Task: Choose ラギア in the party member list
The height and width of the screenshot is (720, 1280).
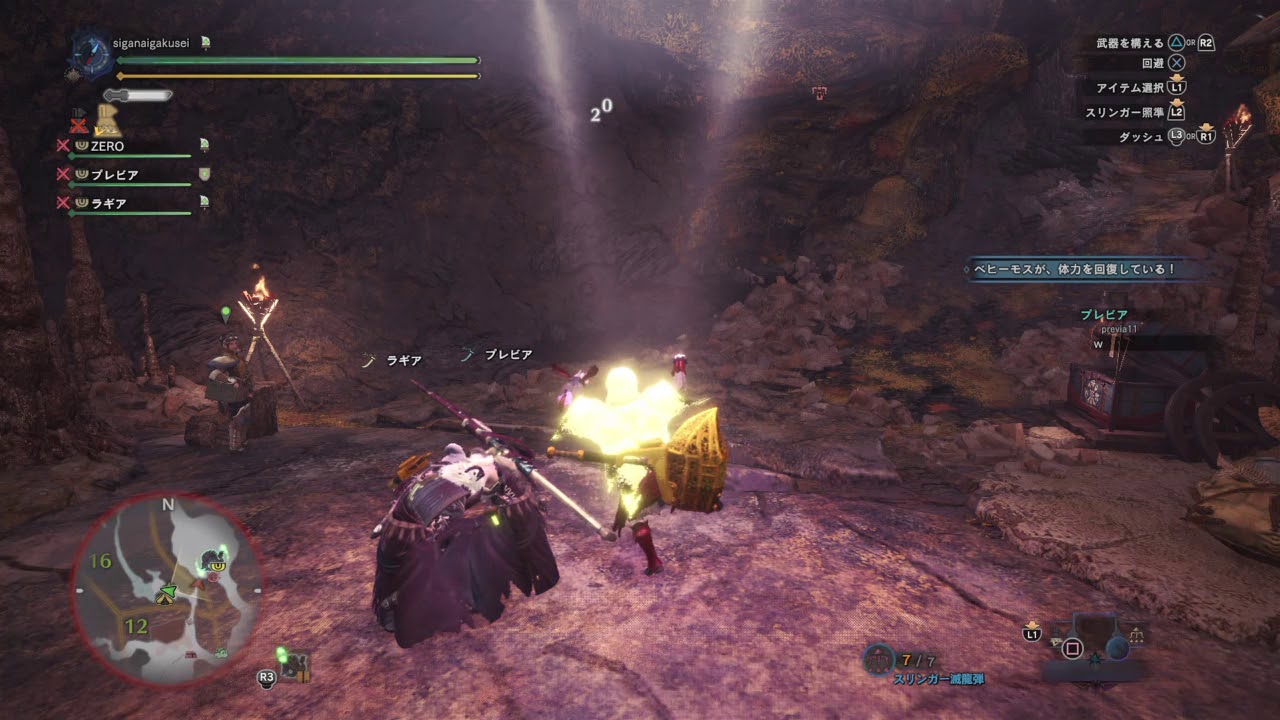Action: click(x=109, y=203)
